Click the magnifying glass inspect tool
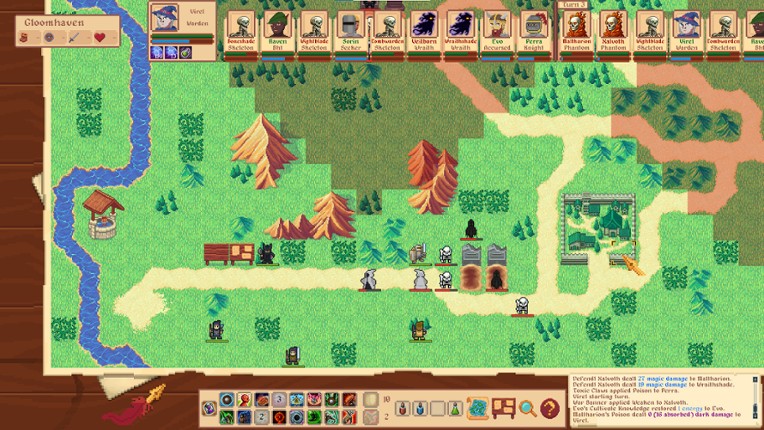764x430 pixels. (527, 408)
